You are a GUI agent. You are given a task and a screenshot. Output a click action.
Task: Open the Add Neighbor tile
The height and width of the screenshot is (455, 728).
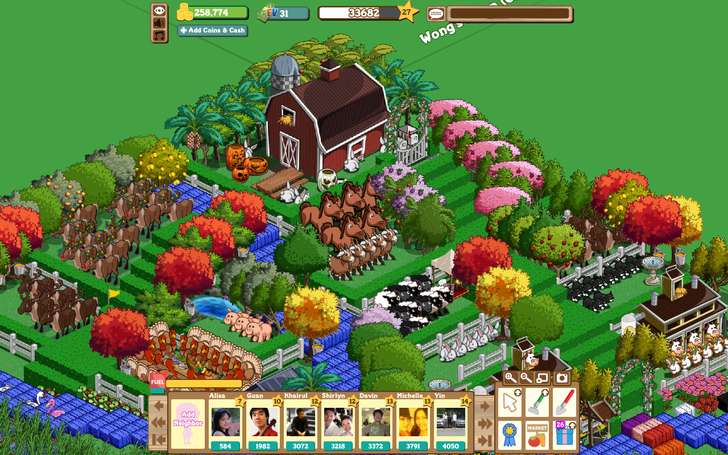pos(188,420)
